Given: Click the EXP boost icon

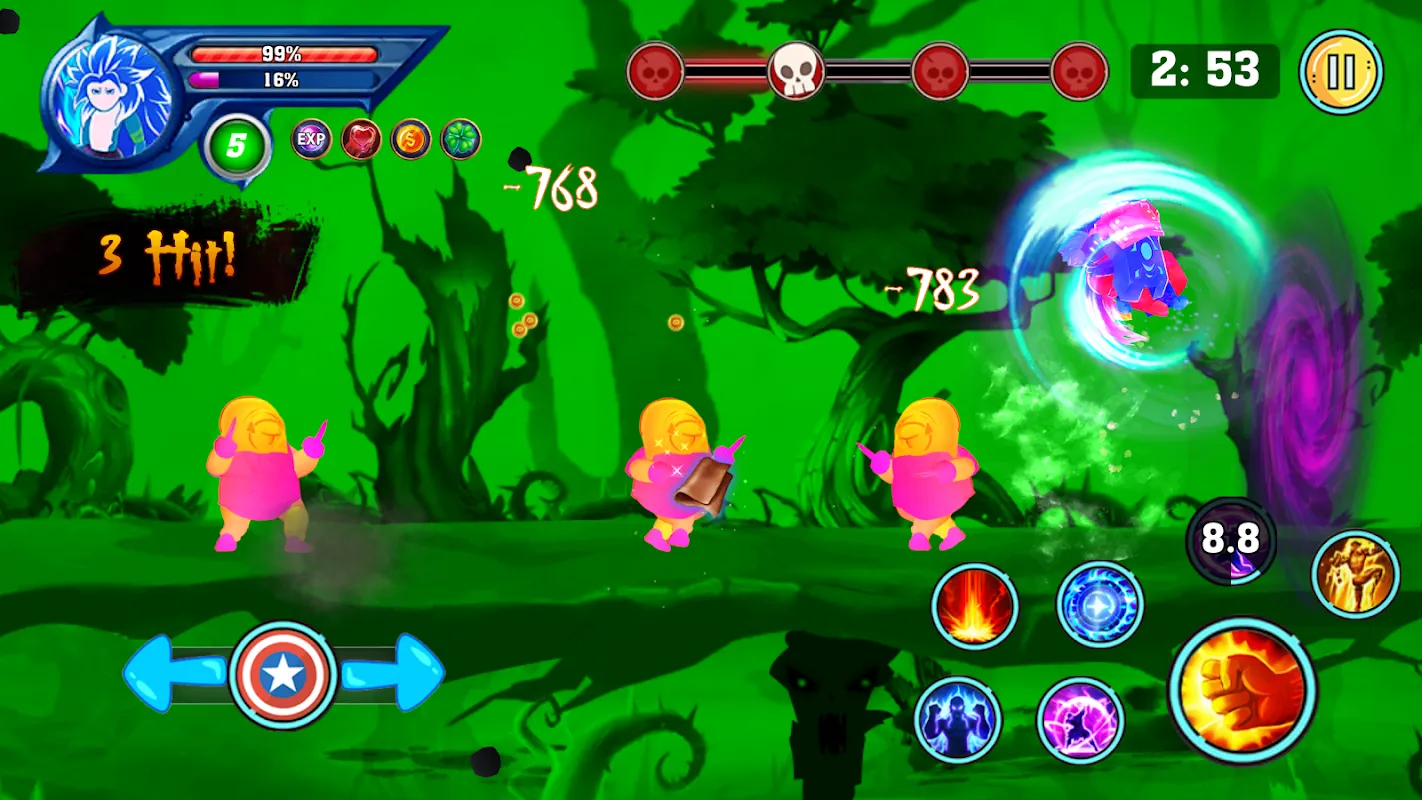Looking at the screenshot, I should pyautogui.click(x=311, y=139).
